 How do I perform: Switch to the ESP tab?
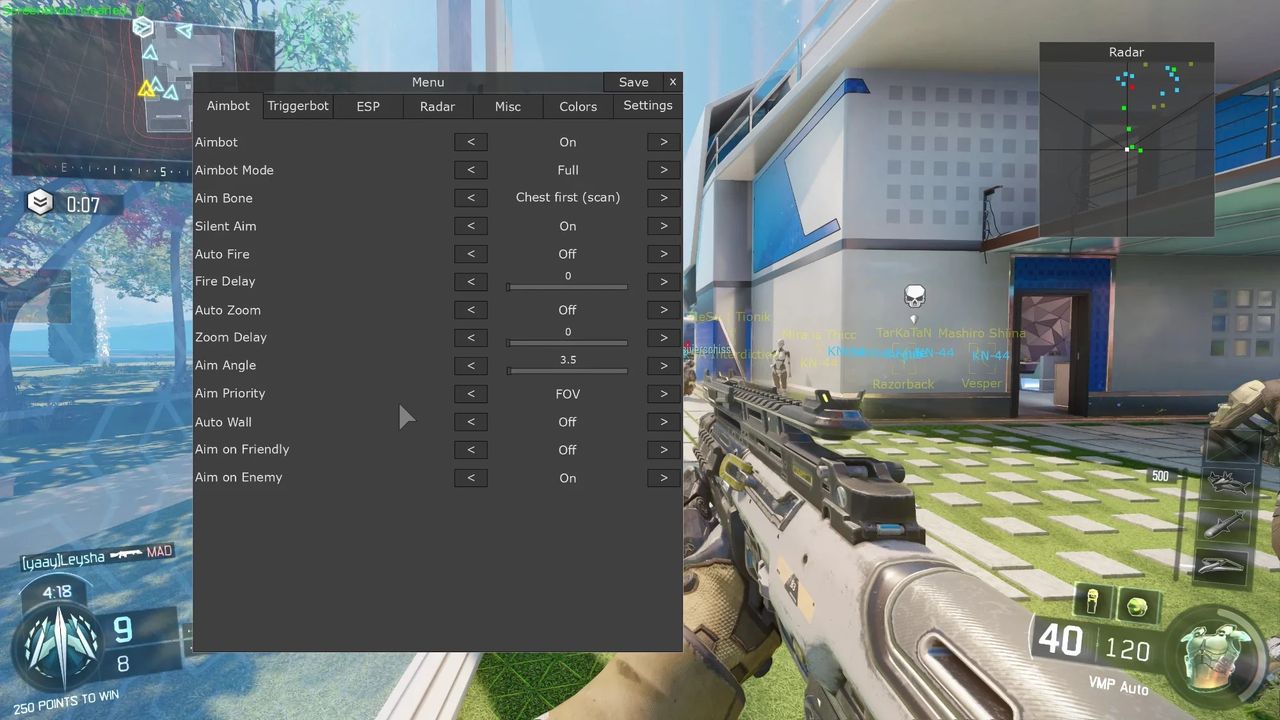[368, 106]
